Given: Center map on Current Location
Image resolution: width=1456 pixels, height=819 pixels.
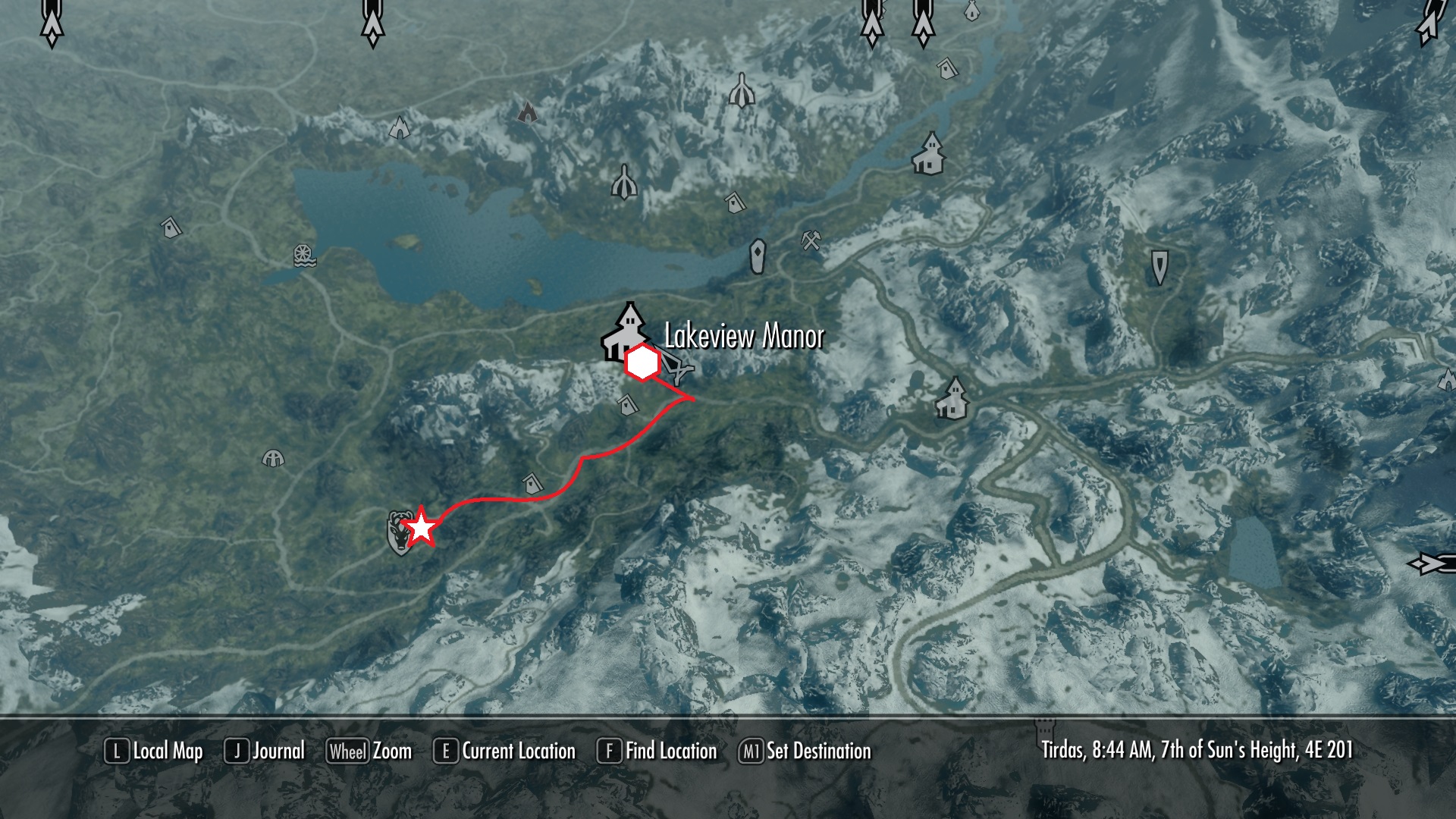Looking at the screenshot, I should tap(504, 752).
